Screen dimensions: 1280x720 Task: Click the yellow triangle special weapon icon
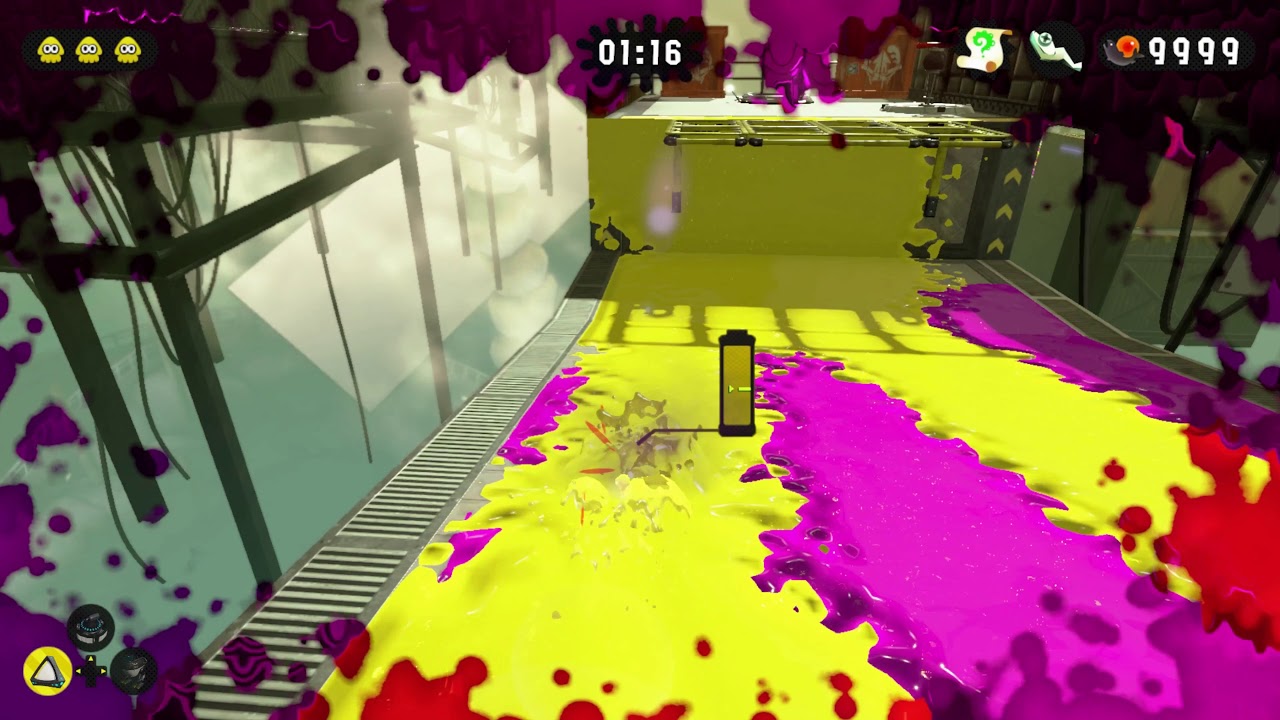[x=47, y=671]
